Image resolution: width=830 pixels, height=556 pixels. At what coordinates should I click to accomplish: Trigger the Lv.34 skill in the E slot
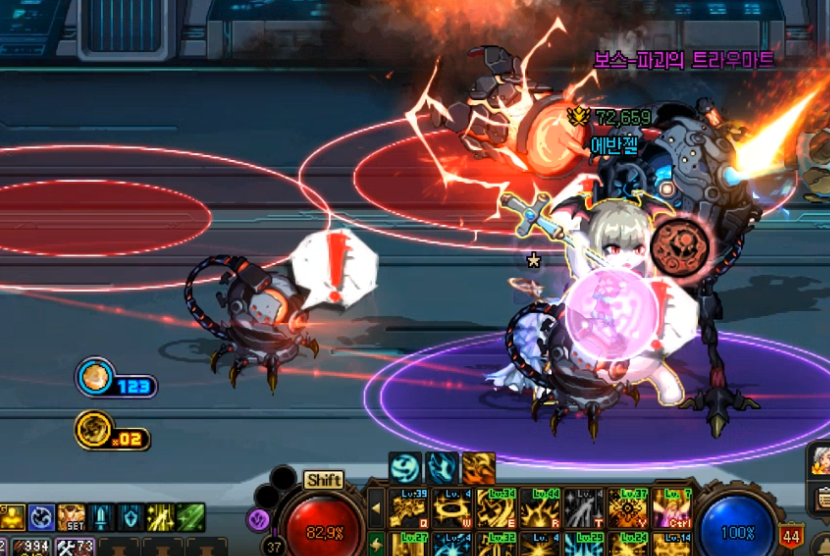[x=496, y=507]
